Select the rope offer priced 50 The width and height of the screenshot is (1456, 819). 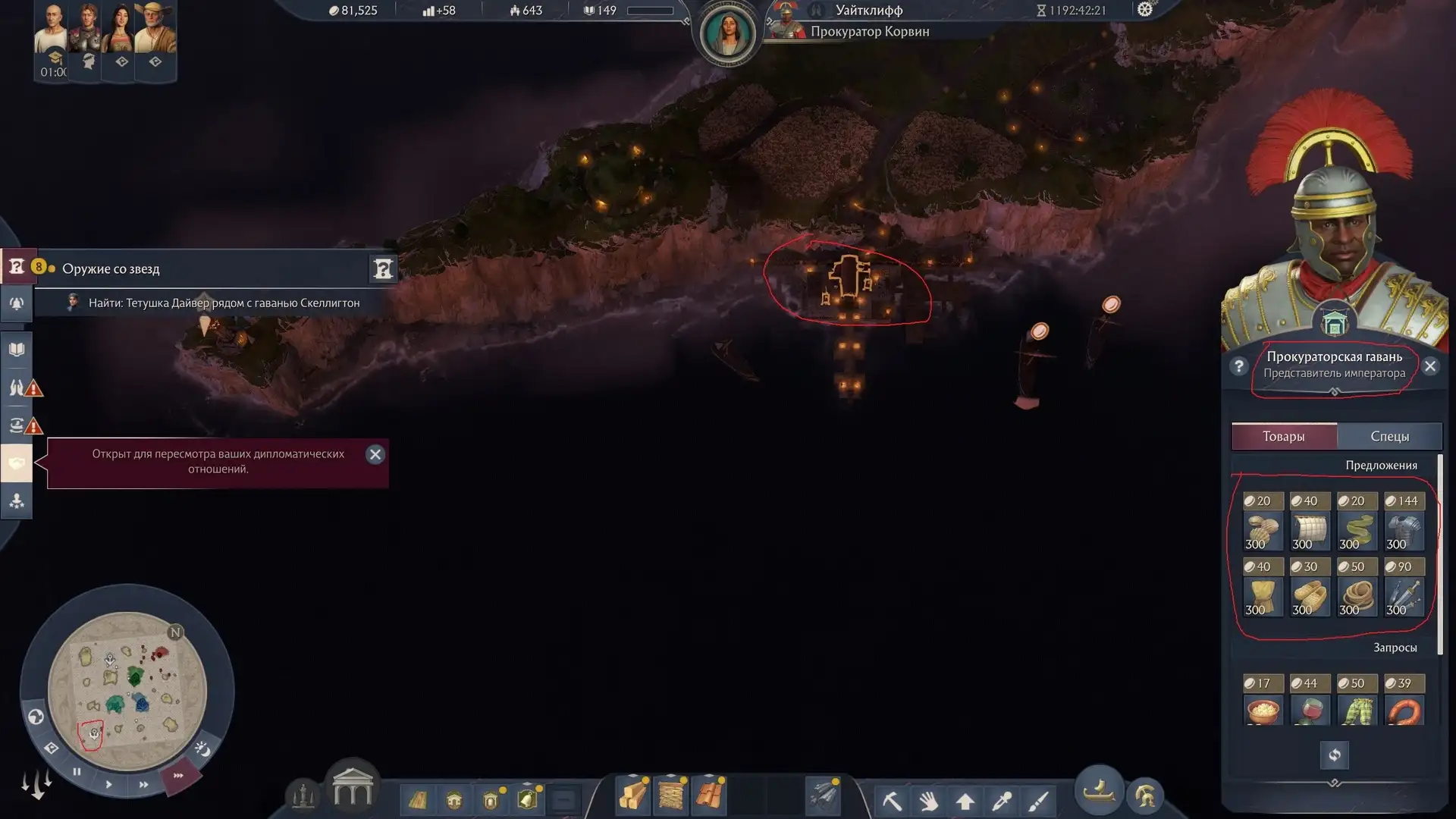point(1357,588)
